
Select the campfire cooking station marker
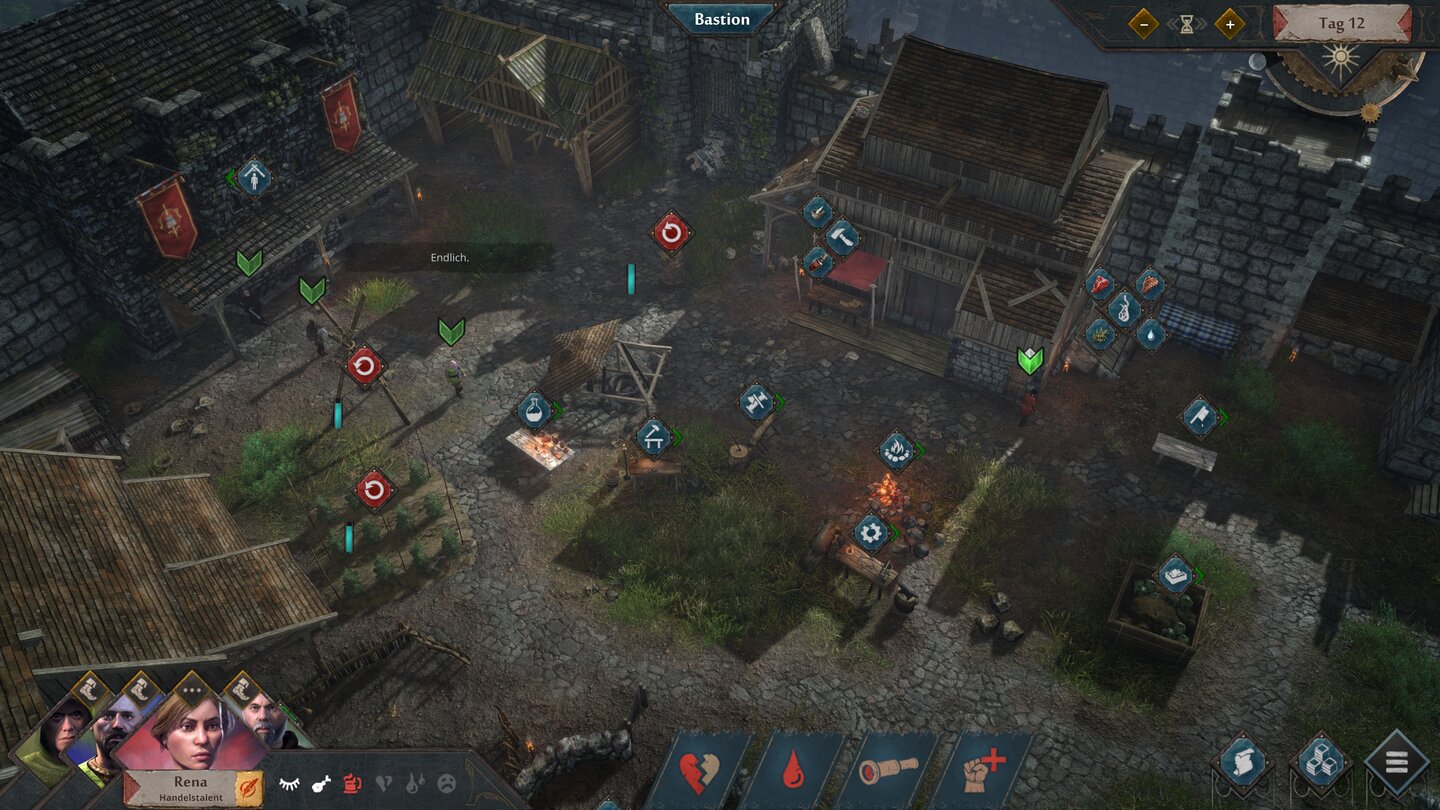895,450
